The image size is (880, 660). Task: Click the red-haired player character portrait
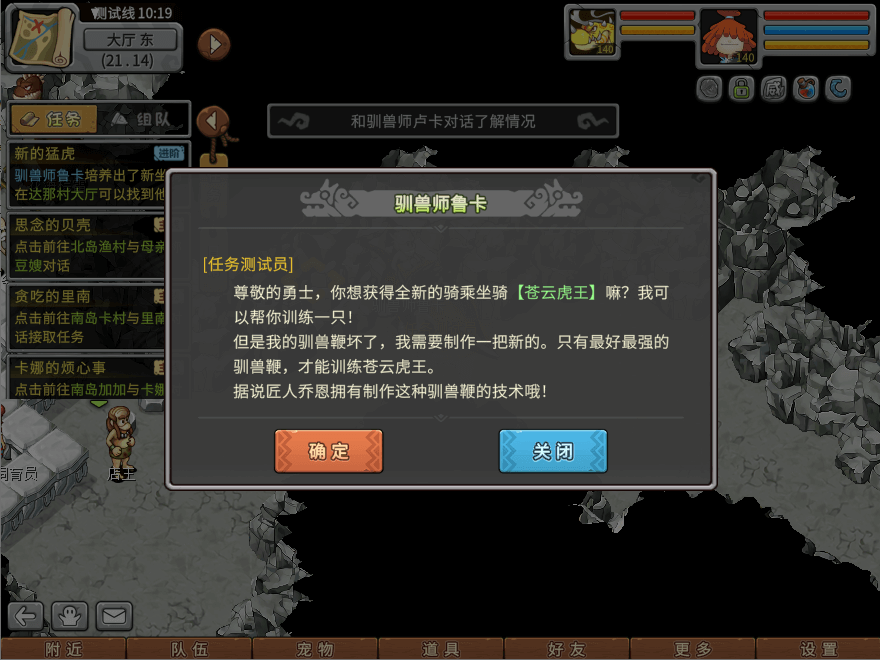729,37
